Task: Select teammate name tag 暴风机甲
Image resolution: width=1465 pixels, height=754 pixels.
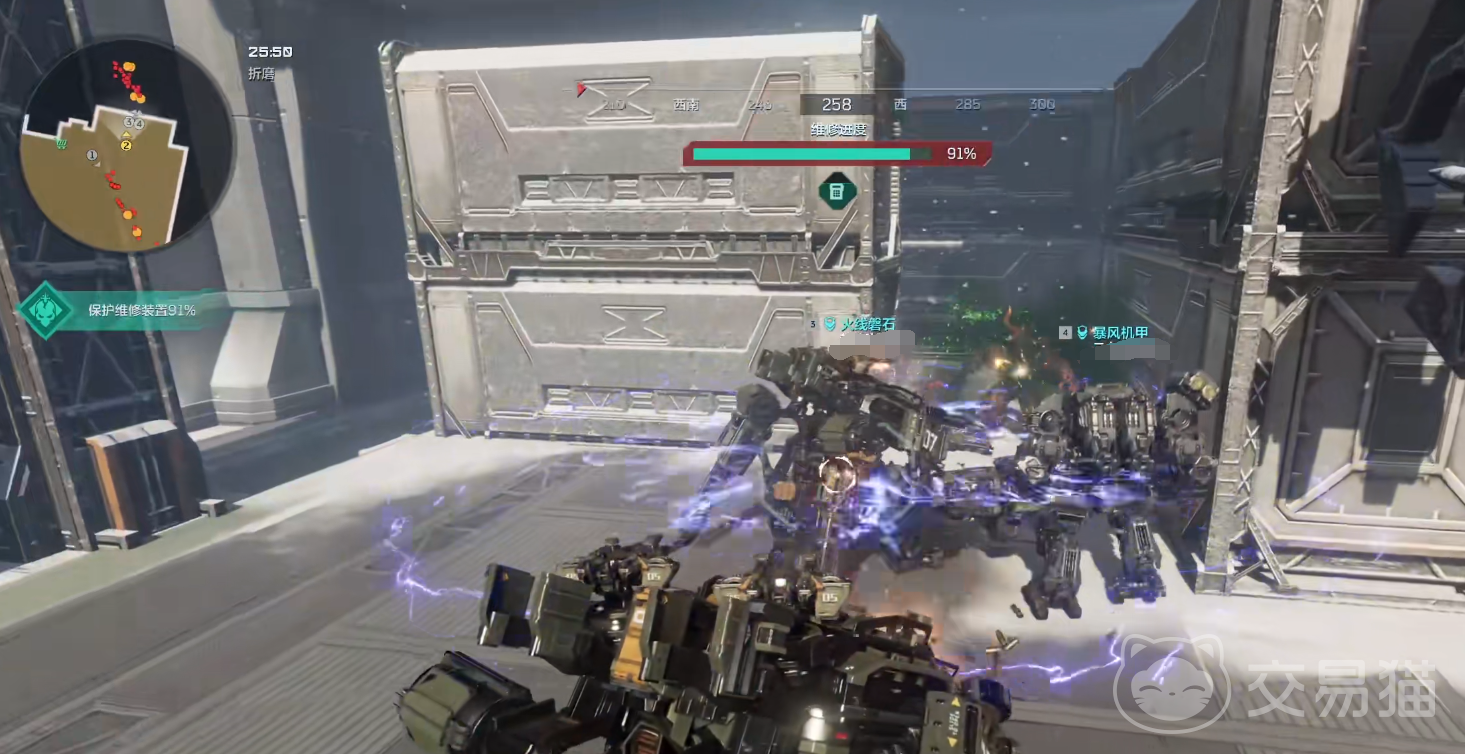Action: [x=1120, y=332]
